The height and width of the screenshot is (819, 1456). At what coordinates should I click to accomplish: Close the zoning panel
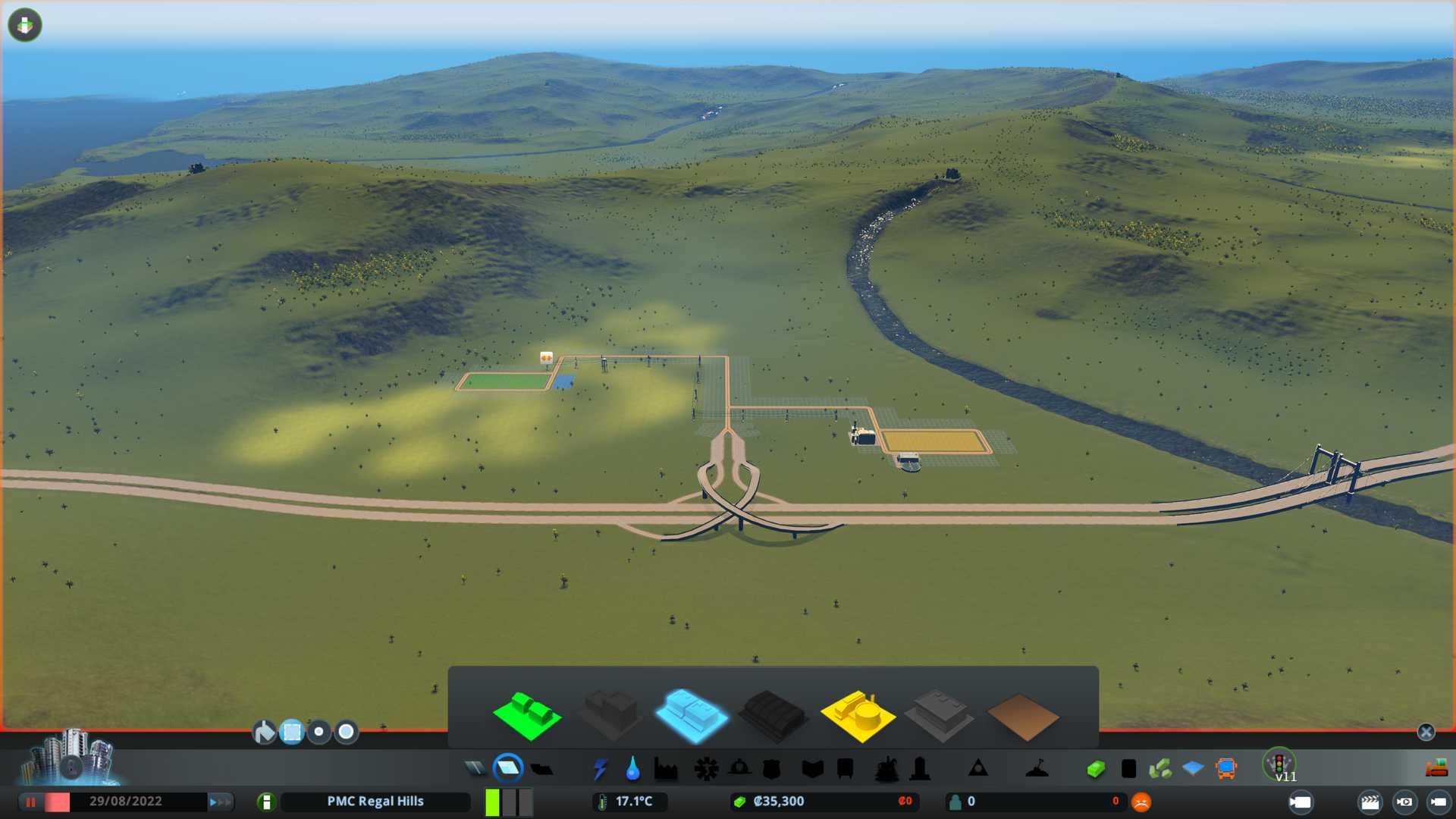point(1426,732)
